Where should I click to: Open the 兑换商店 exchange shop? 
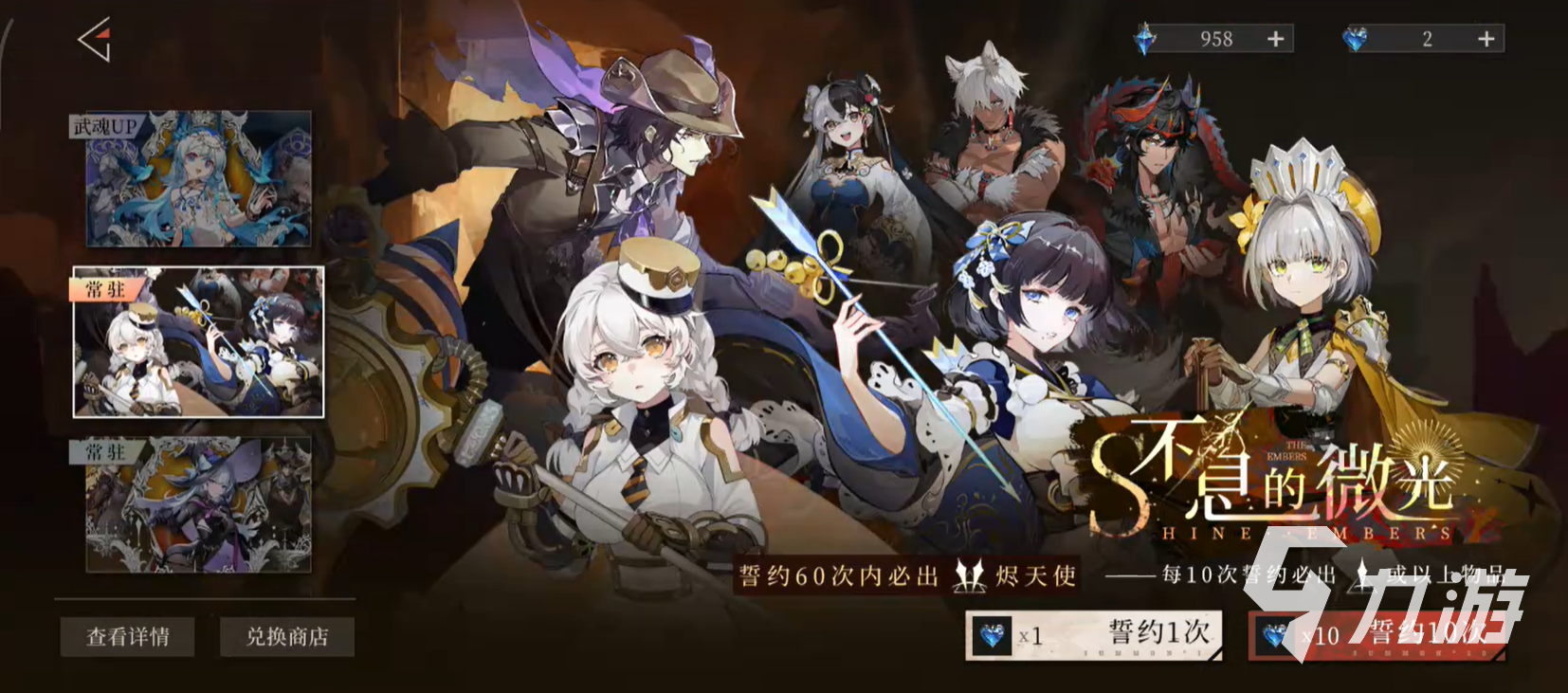point(286,637)
